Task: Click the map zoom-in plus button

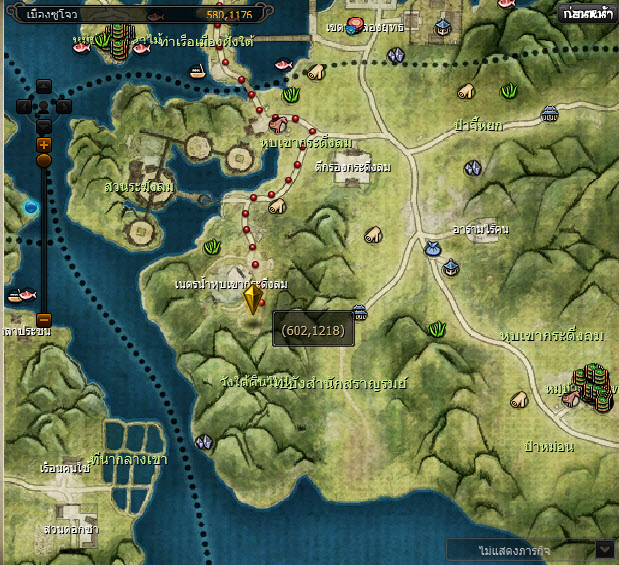Action: pyautogui.click(x=44, y=144)
